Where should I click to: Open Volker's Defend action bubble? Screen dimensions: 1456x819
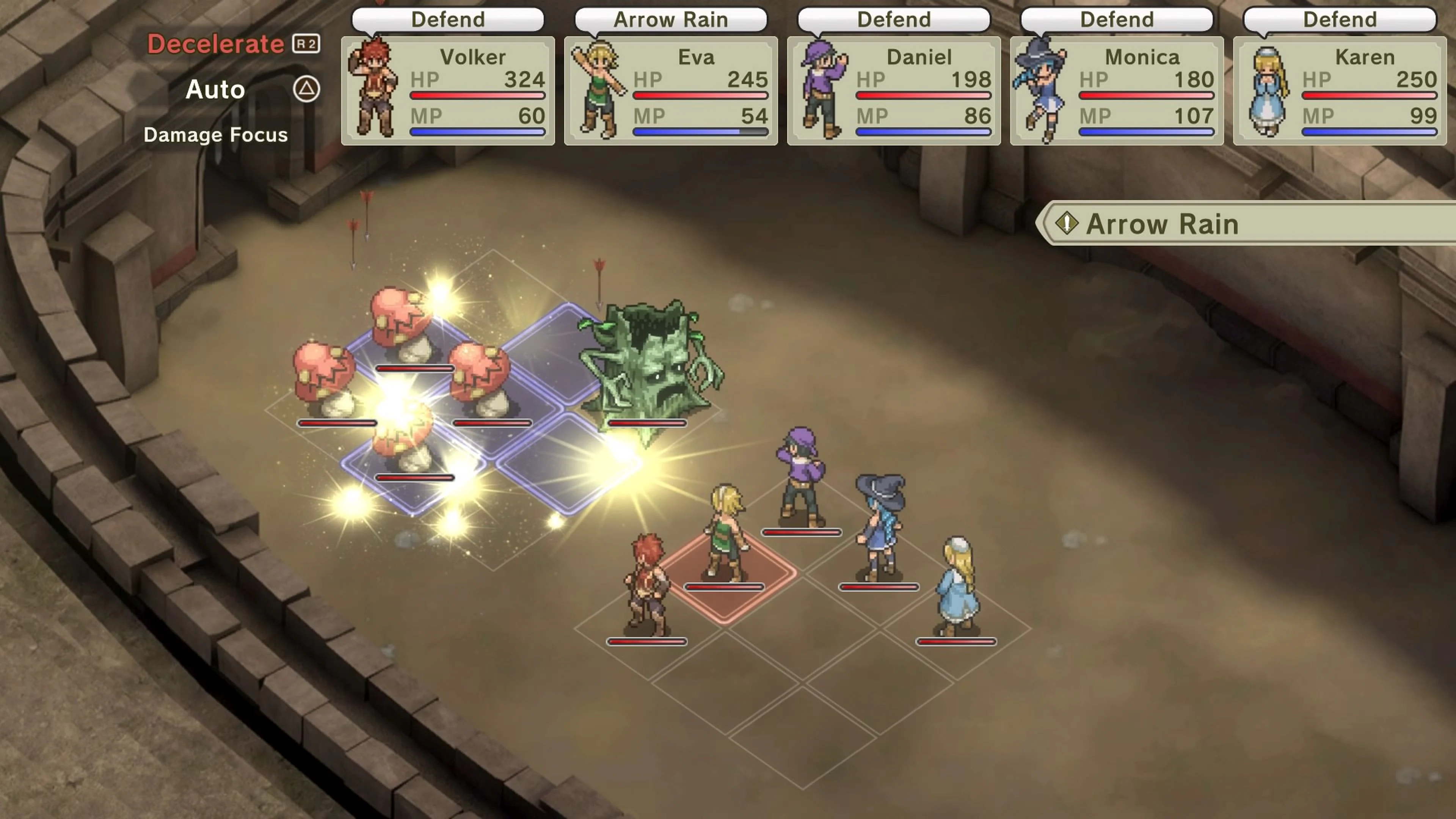[448, 20]
